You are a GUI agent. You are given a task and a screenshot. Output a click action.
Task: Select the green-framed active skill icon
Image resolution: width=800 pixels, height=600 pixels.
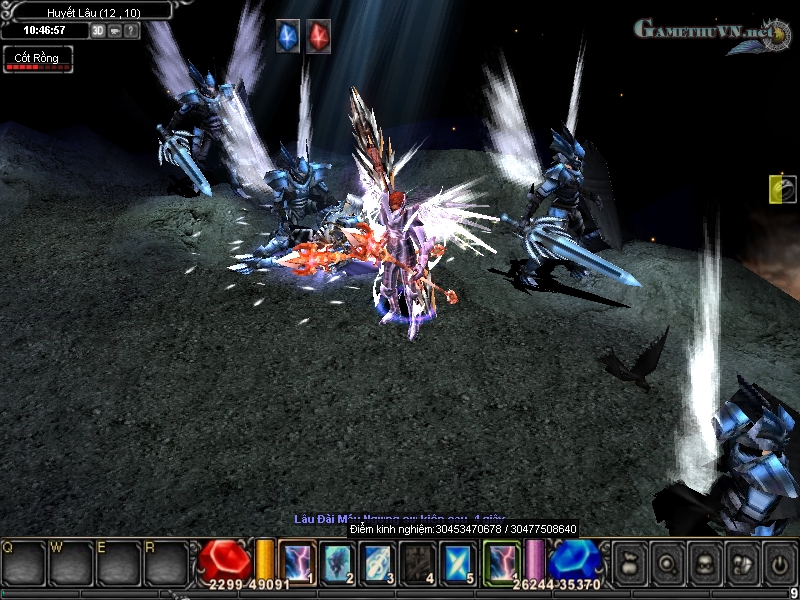coord(502,561)
